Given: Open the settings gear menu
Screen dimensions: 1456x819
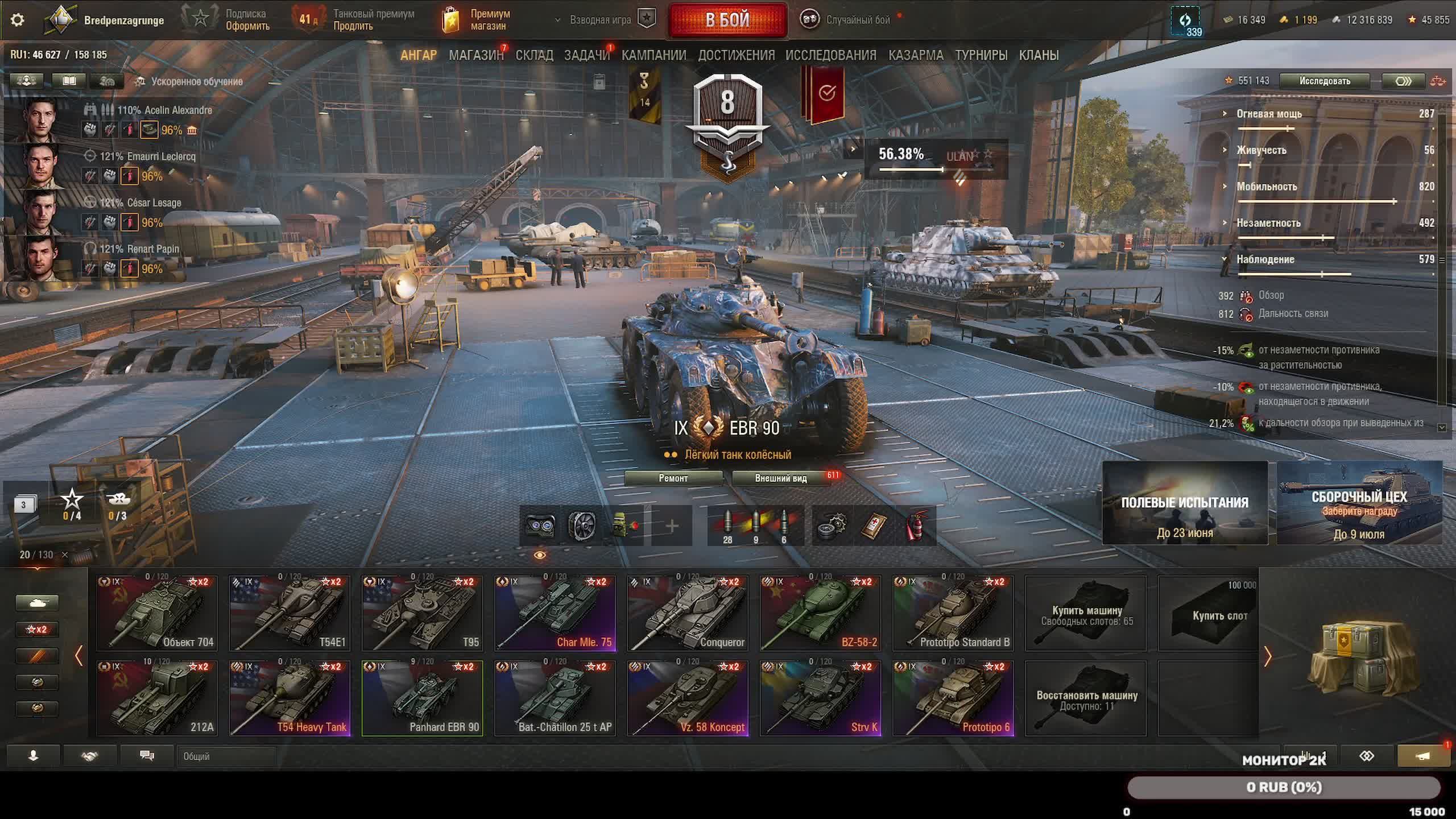Looking at the screenshot, I should coord(18,20).
